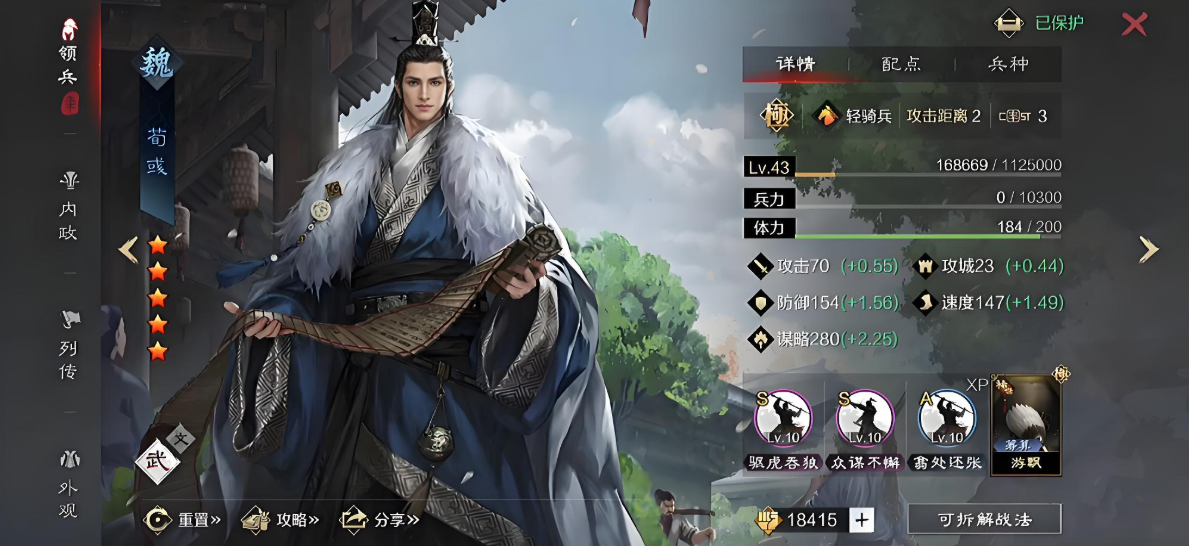The image size is (1189, 546).
Task: Open the 内政 side menu
Action: (69, 207)
